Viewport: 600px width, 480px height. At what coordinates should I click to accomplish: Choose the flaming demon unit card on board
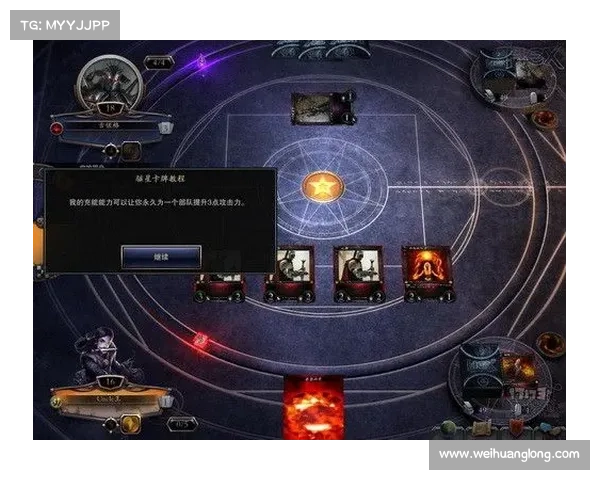coord(427,271)
